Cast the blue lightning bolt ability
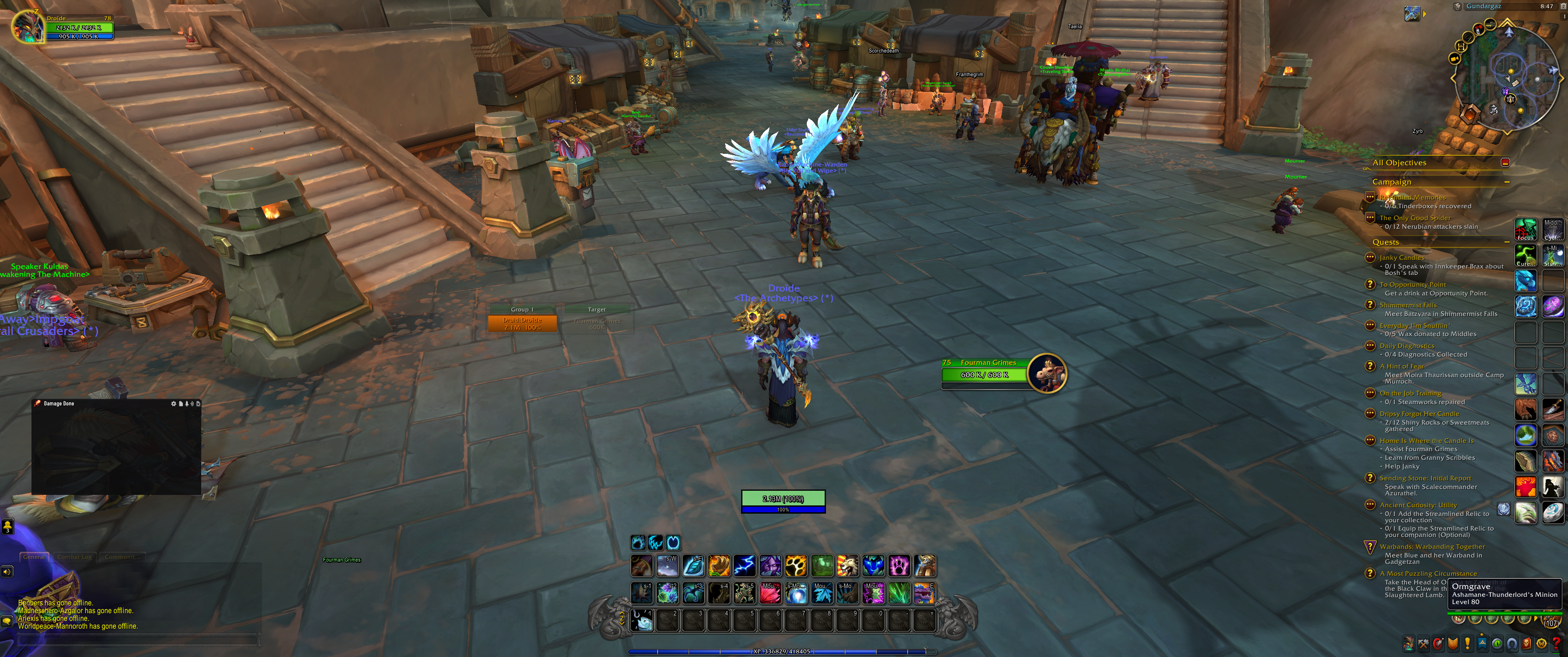The image size is (1568, 657). (744, 566)
